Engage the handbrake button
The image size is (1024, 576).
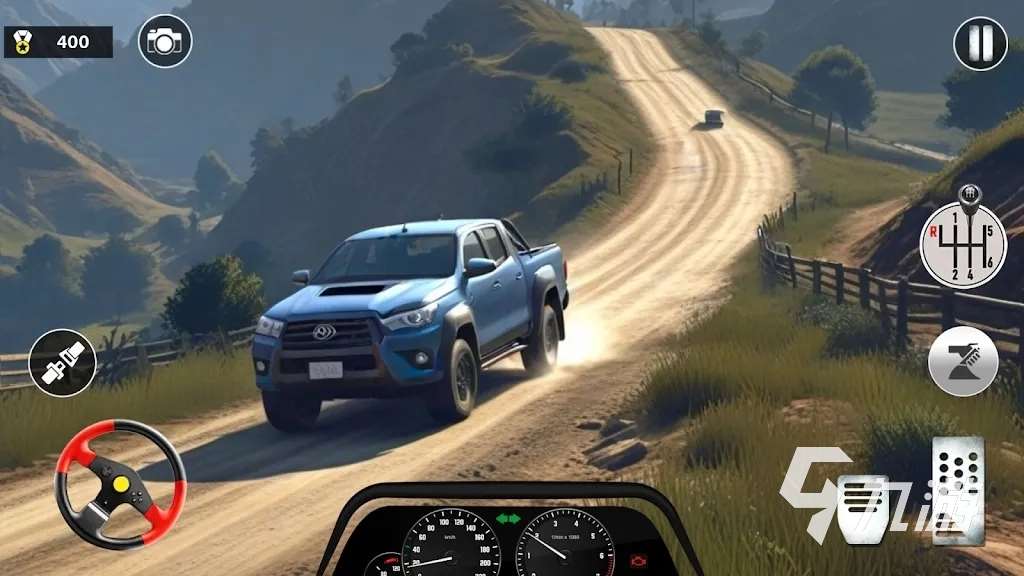point(963,361)
